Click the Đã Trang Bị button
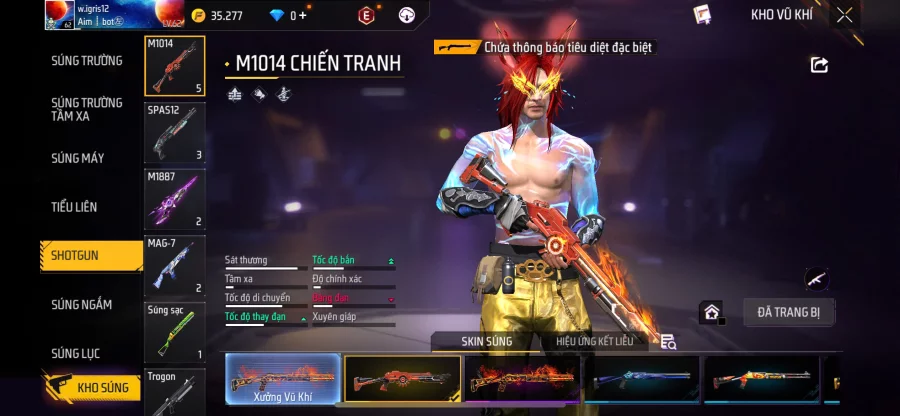 tap(788, 312)
